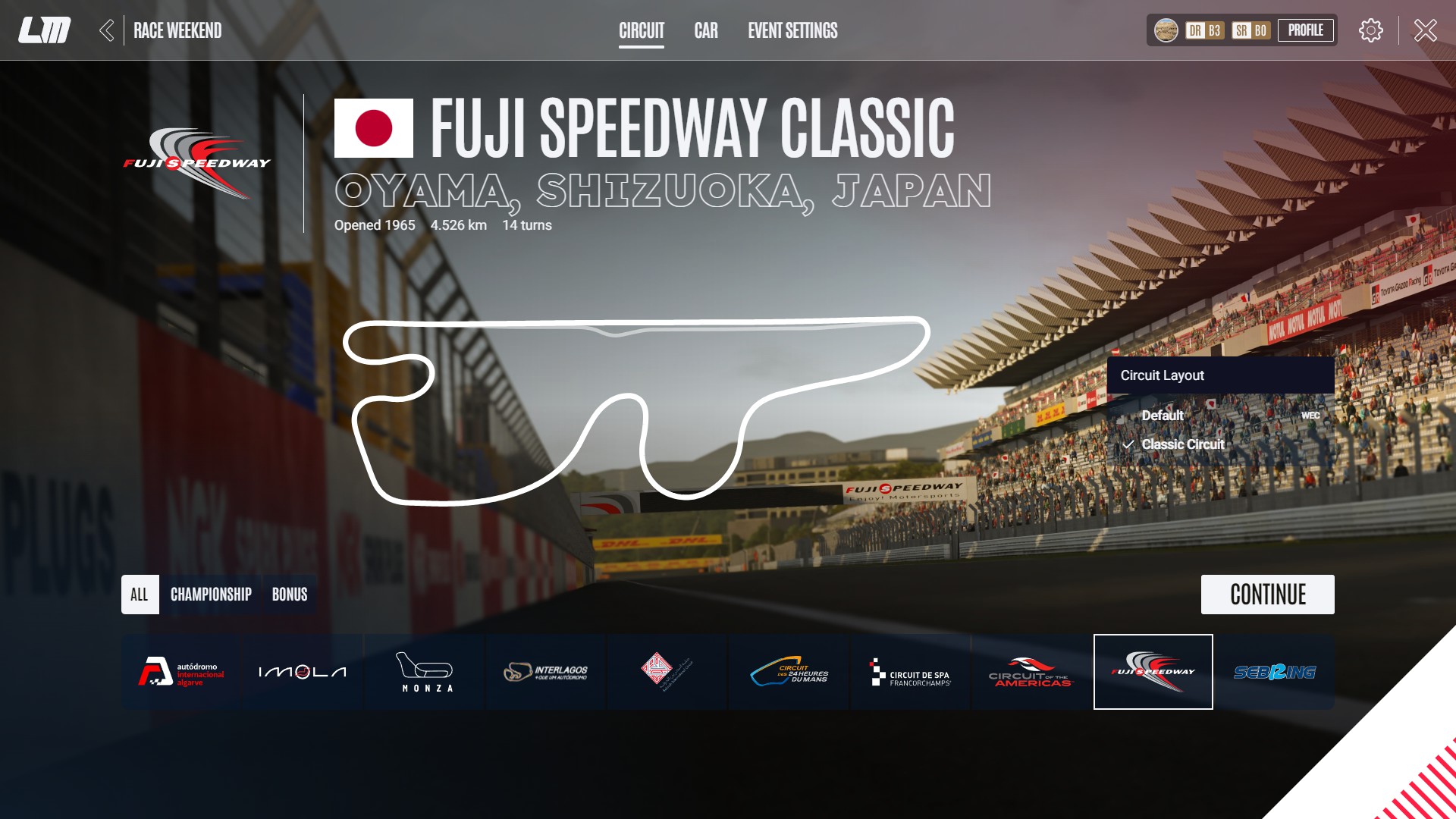The height and width of the screenshot is (819, 1456).
Task: Select the Bahrain International Circuit logo
Action: pos(667,672)
